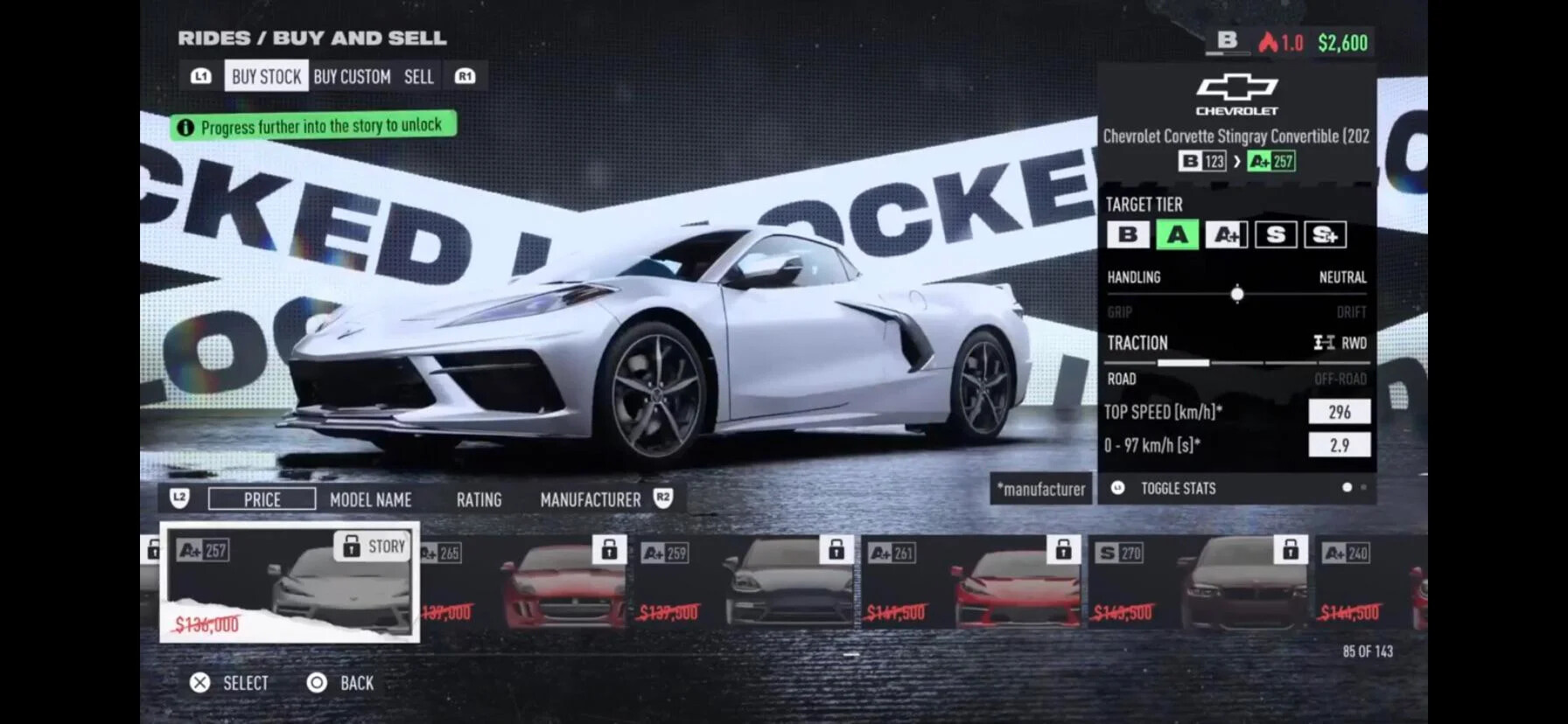
Task: Switch to the Sell tab
Action: tap(418, 77)
